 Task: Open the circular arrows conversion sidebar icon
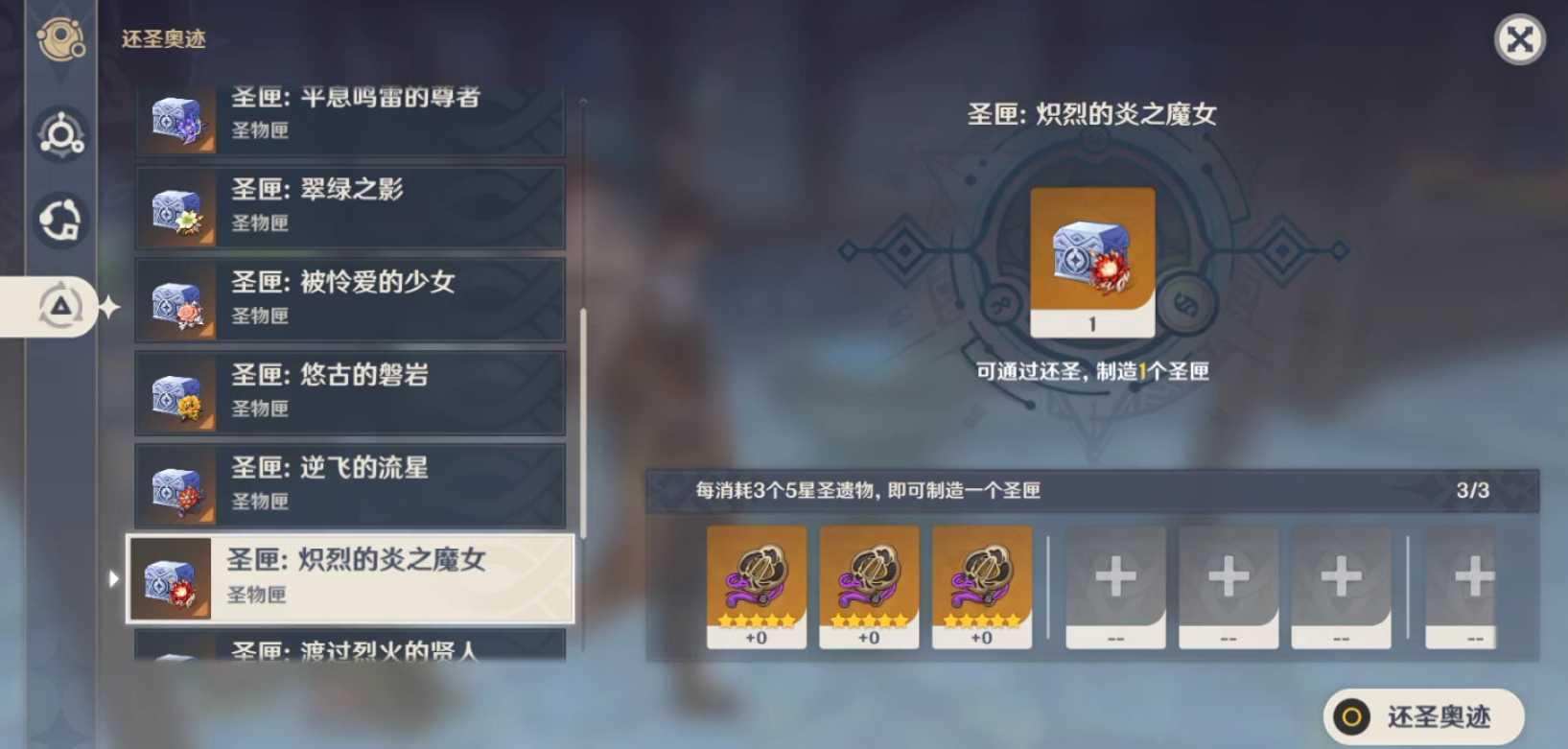click(x=61, y=221)
